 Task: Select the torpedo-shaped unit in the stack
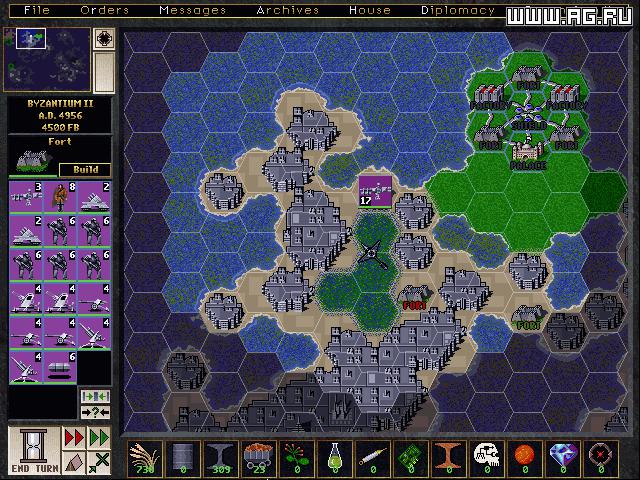pos(59,365)
